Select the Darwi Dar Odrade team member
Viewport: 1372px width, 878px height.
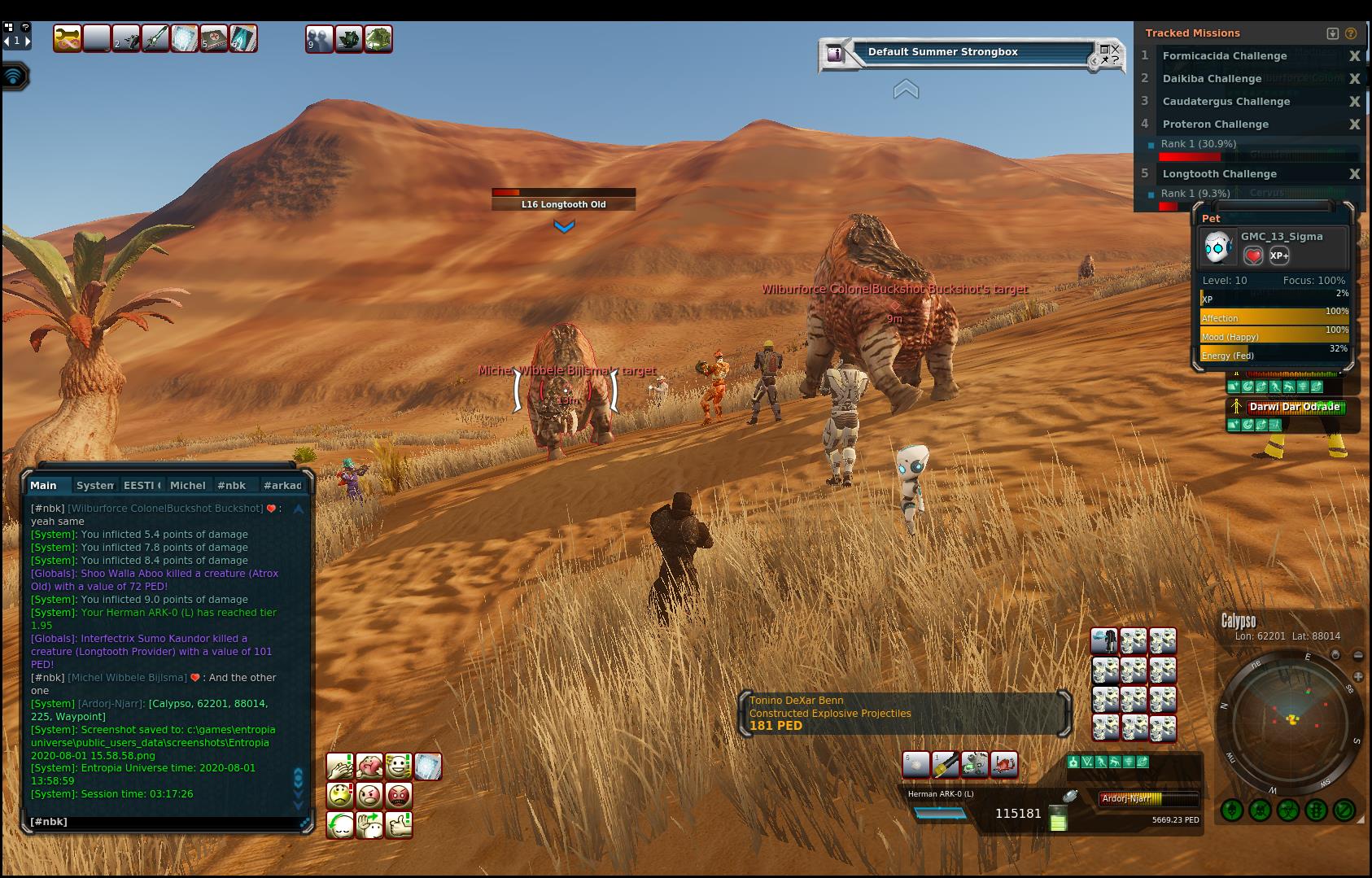tap(1294, 407)
